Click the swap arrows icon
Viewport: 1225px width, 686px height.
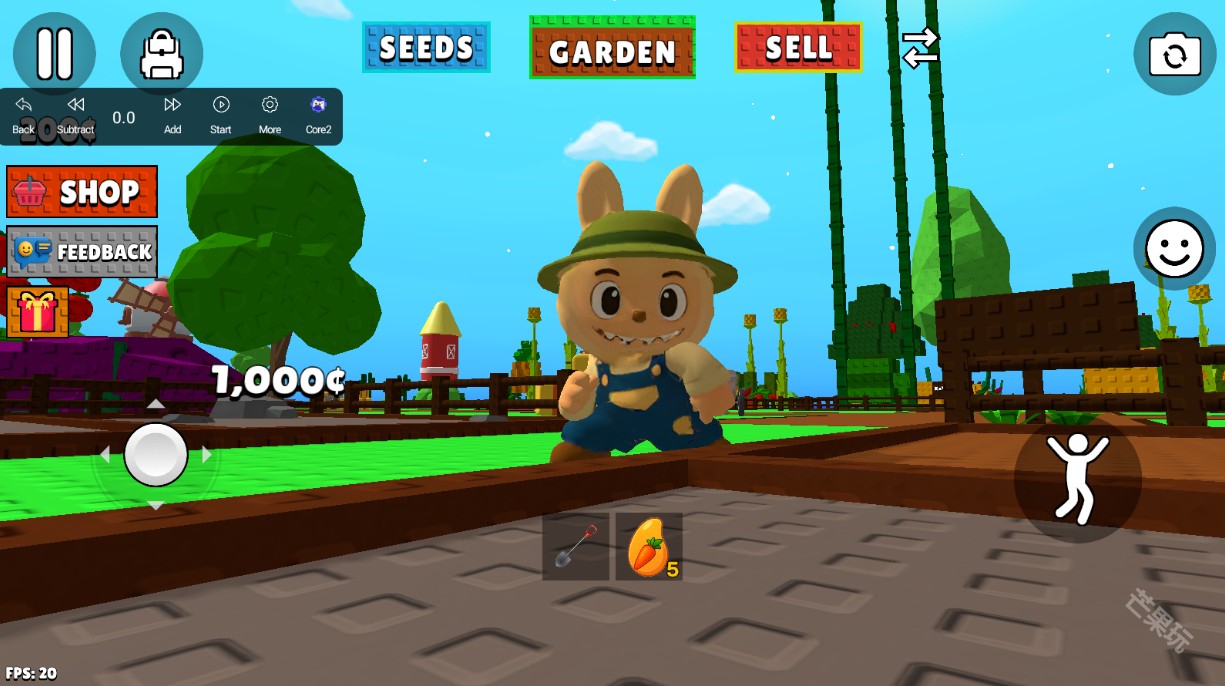pyautogui.click(x=920, y=47)
